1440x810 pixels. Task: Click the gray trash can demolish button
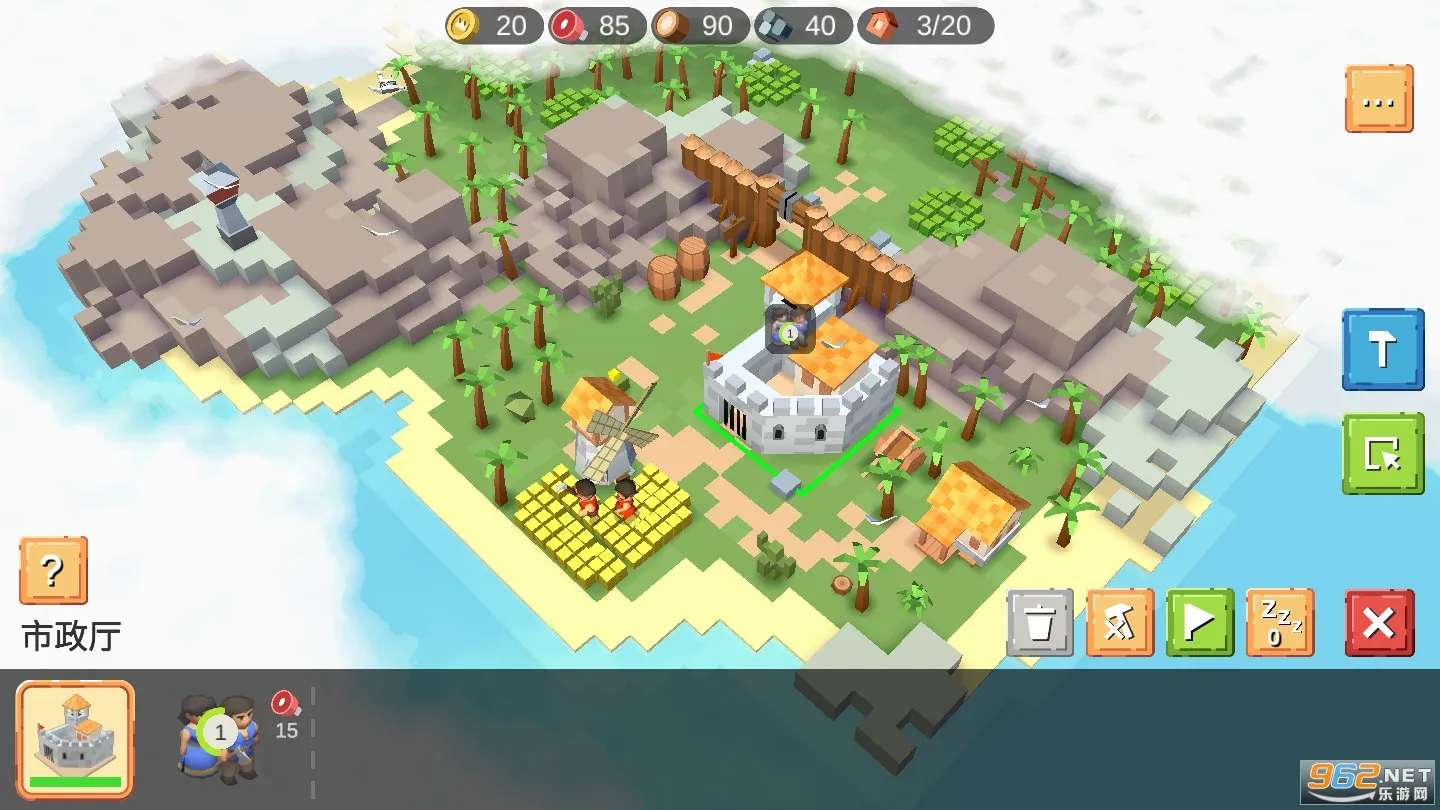click(1040, 623)
